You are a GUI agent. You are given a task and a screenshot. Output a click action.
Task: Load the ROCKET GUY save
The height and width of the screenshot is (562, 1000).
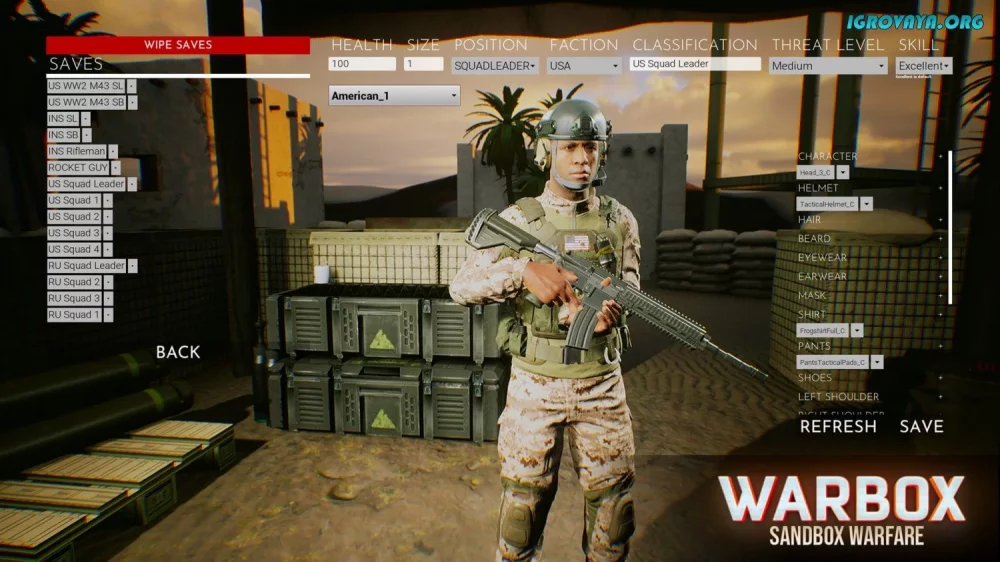point(78,168)
